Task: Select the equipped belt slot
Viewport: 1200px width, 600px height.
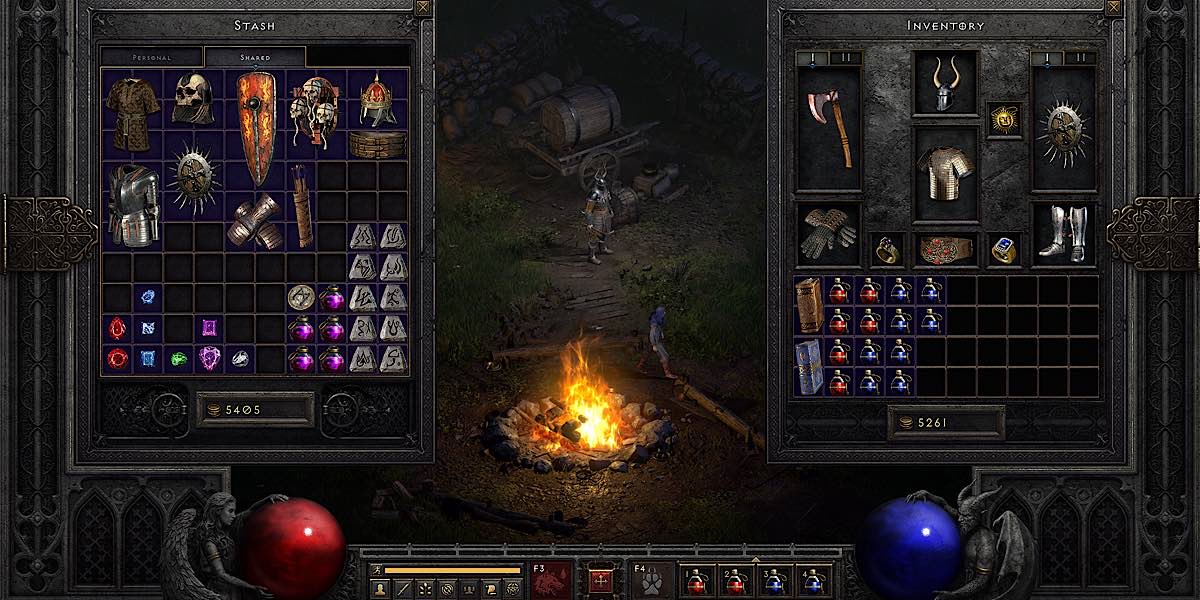Action: pyautogui.click(x=945, y=249)
